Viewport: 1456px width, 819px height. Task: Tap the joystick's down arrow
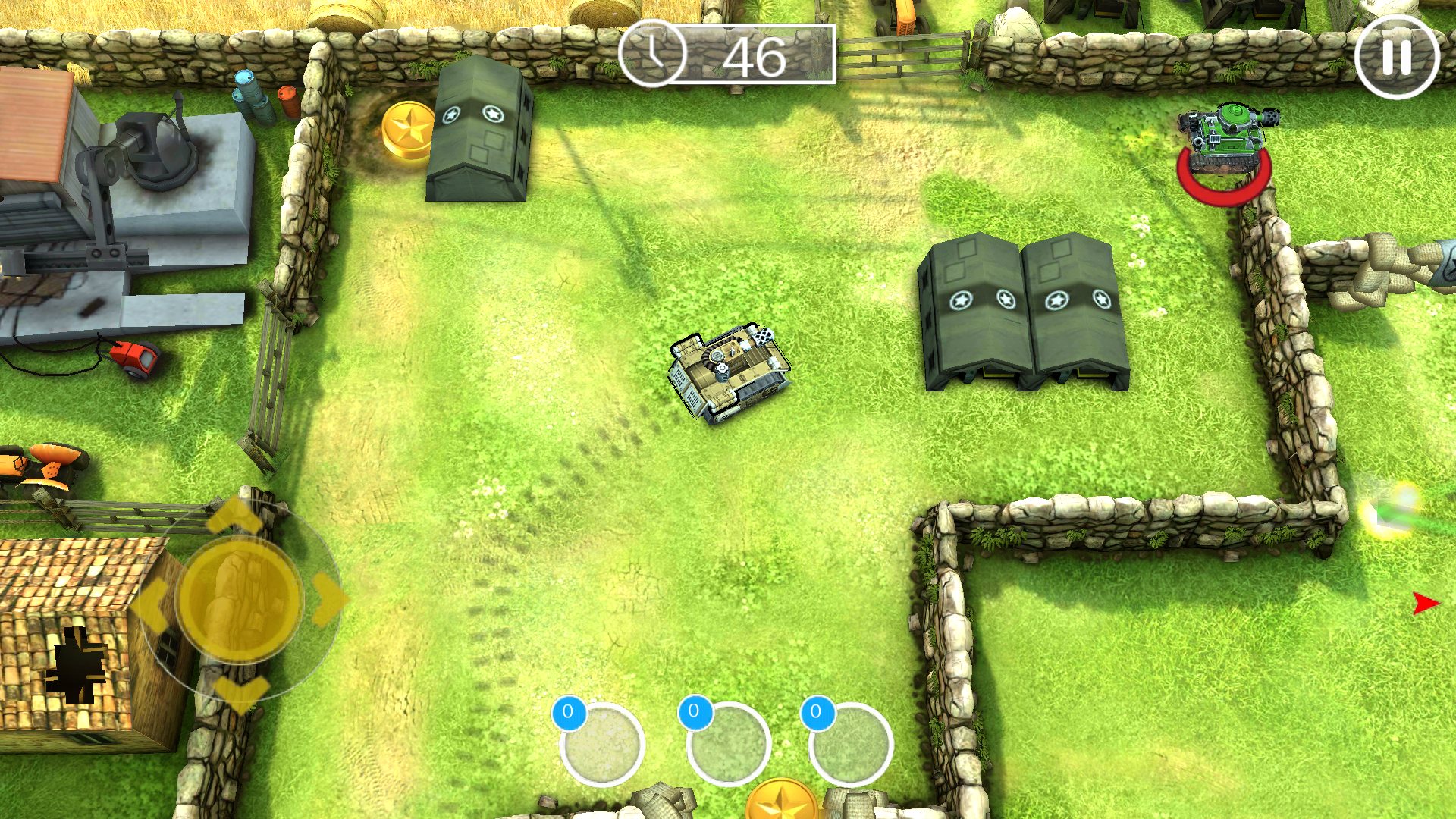(241, 692)
